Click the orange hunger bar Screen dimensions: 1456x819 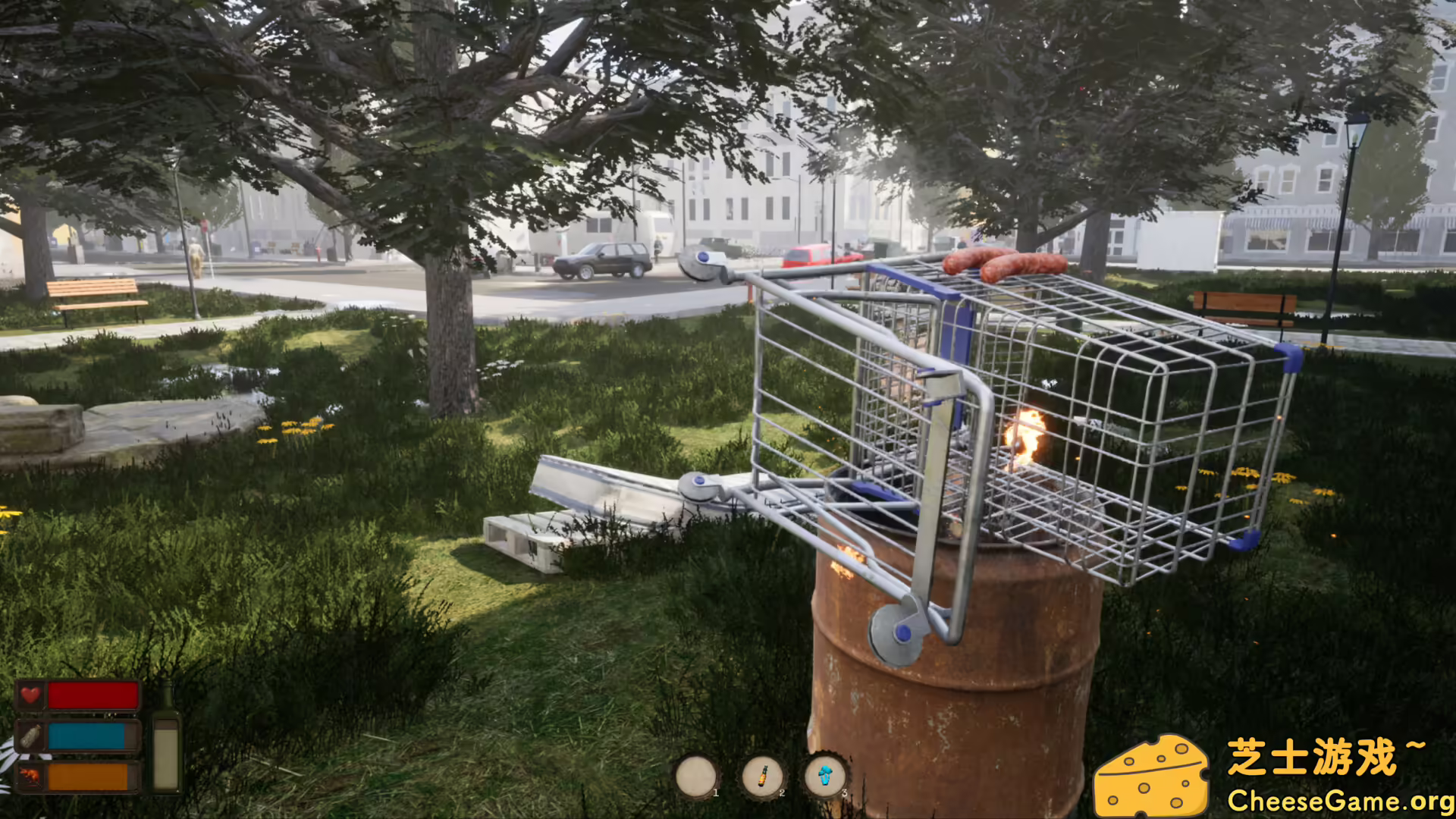coord(87,776)
